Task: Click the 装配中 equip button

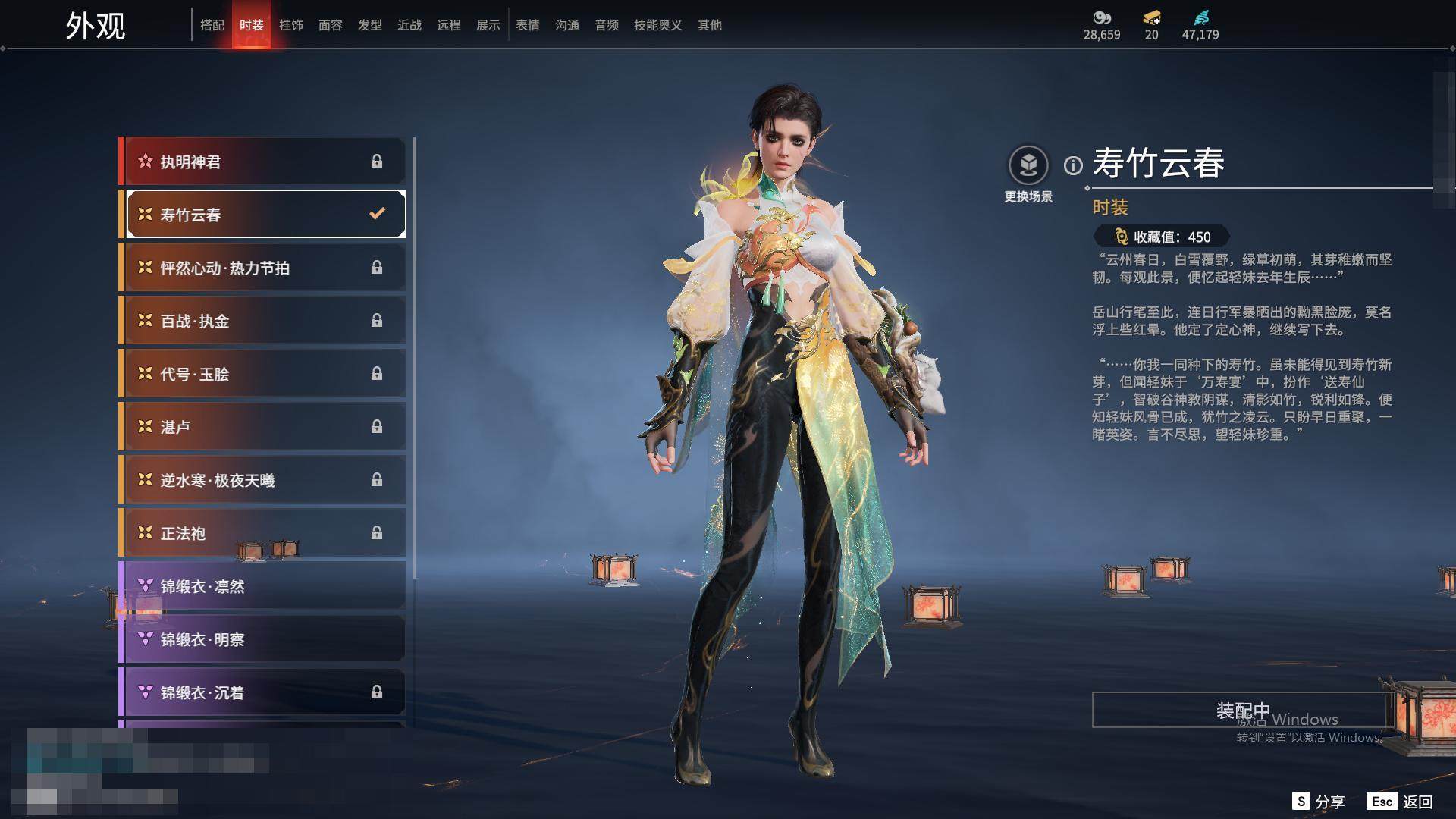Action: point(1242,710)
